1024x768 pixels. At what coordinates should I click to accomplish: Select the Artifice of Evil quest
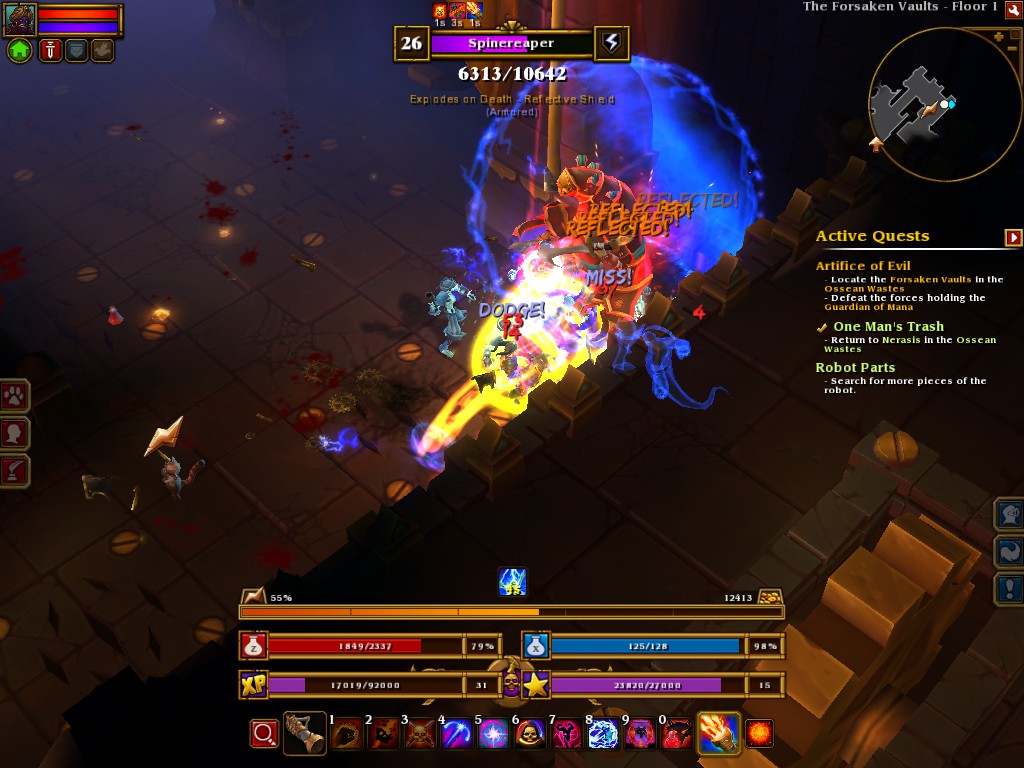click(862, 266)
